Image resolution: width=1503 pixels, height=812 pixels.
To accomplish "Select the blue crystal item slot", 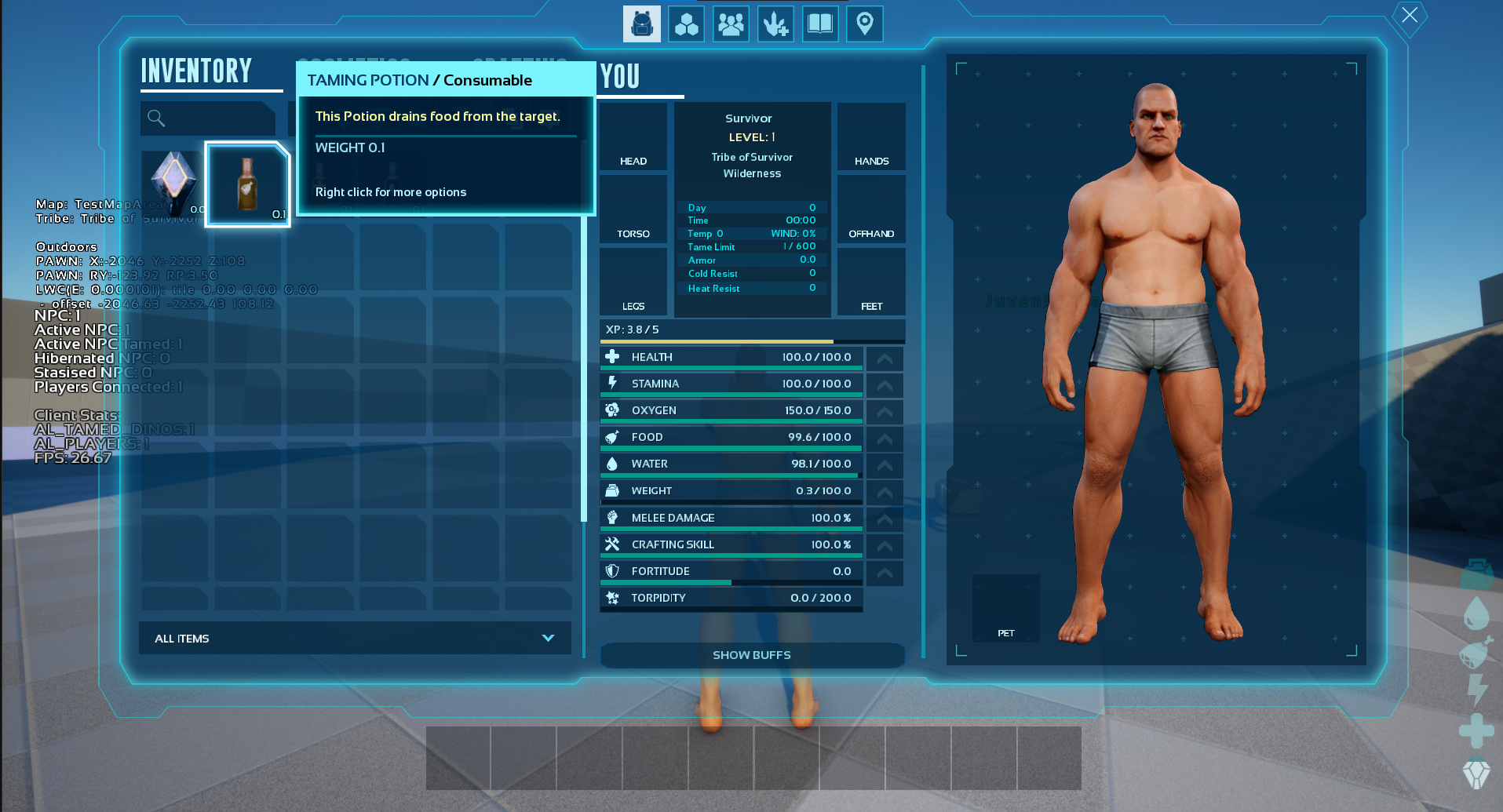I will [173, 184].
